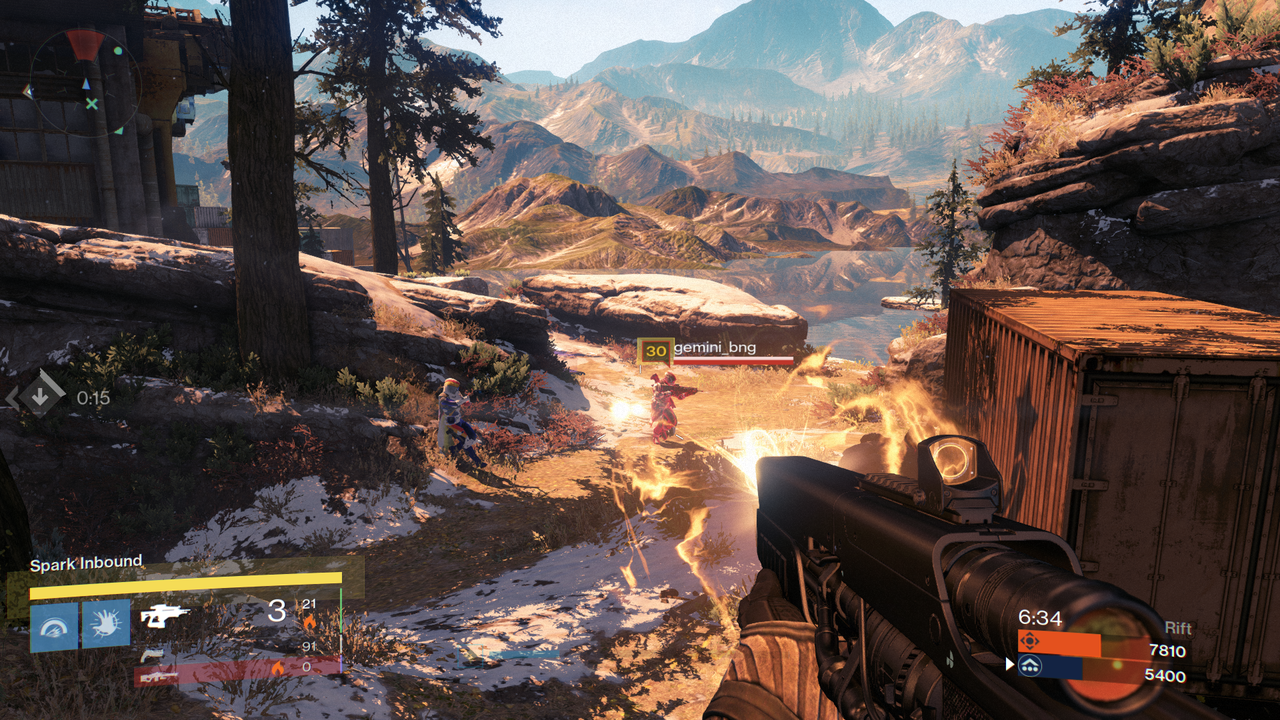This screenshot has width=1280, height=720.
Task: Click the Spark Inbound diamond objective marker
Action: [x=40, y=397]
